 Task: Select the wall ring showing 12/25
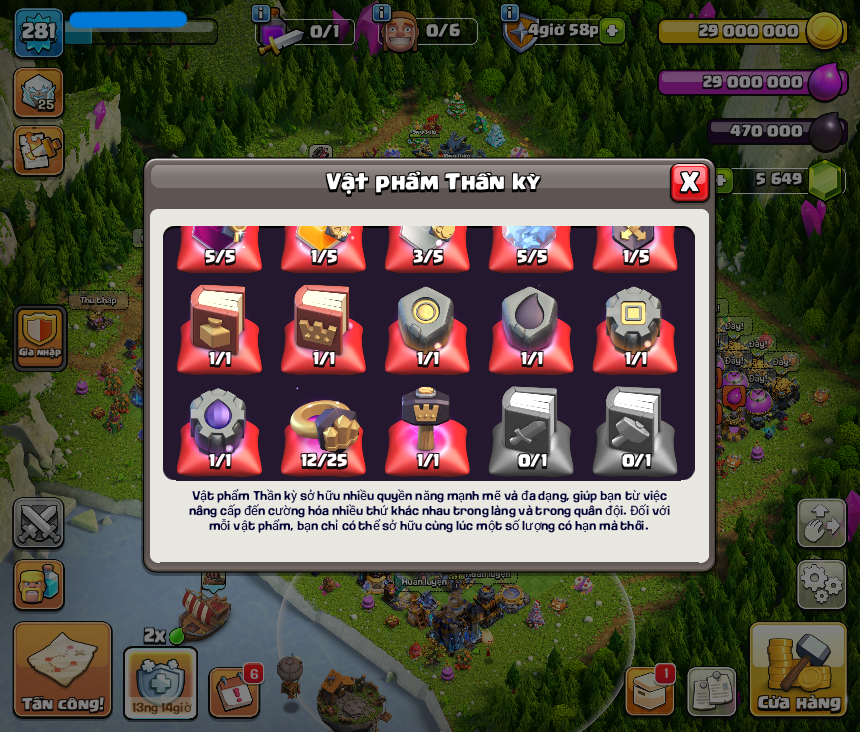coord(323,427)
